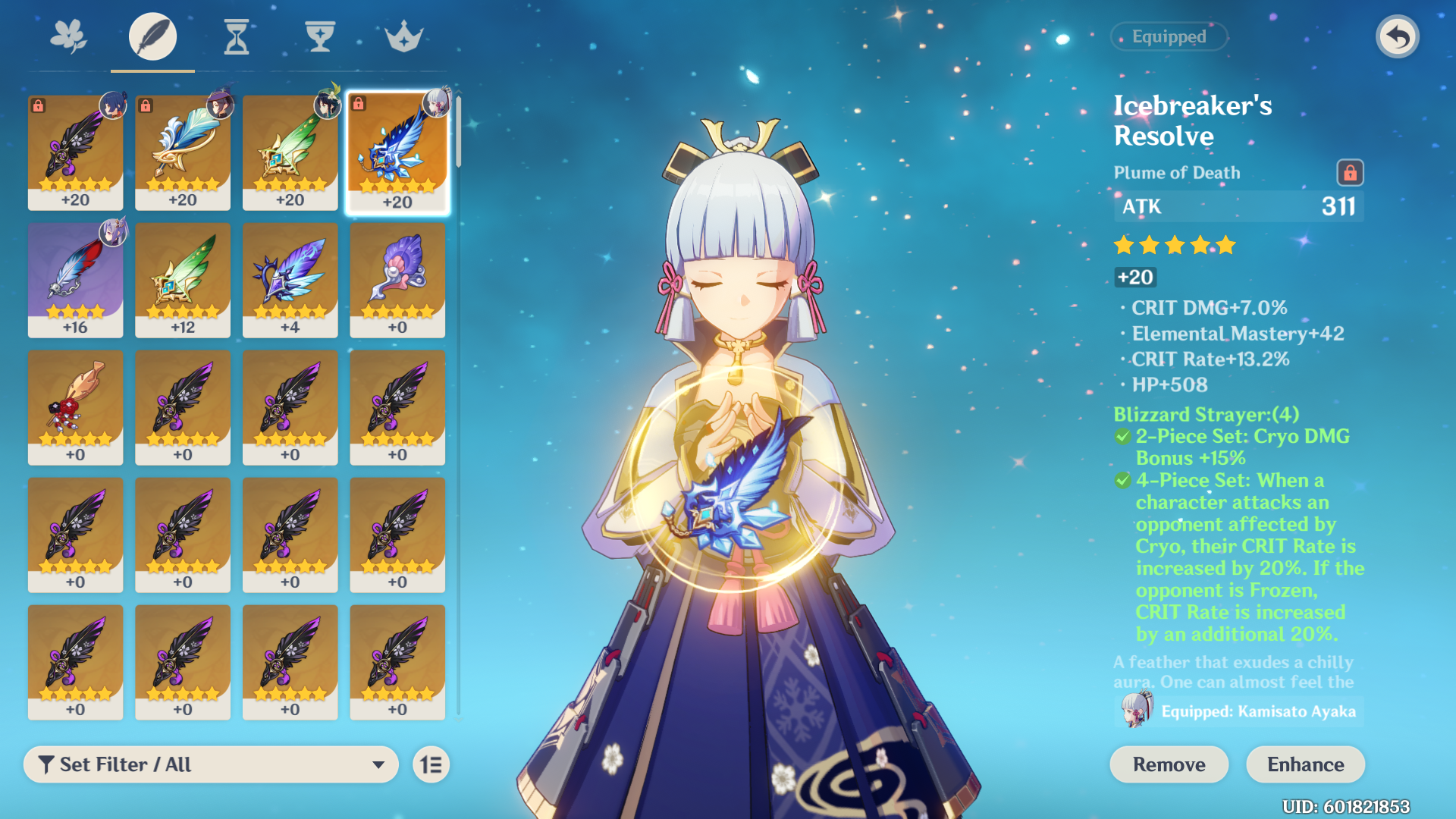Open the Sands of Eon hourglass tab

click(x=237, y=36)
